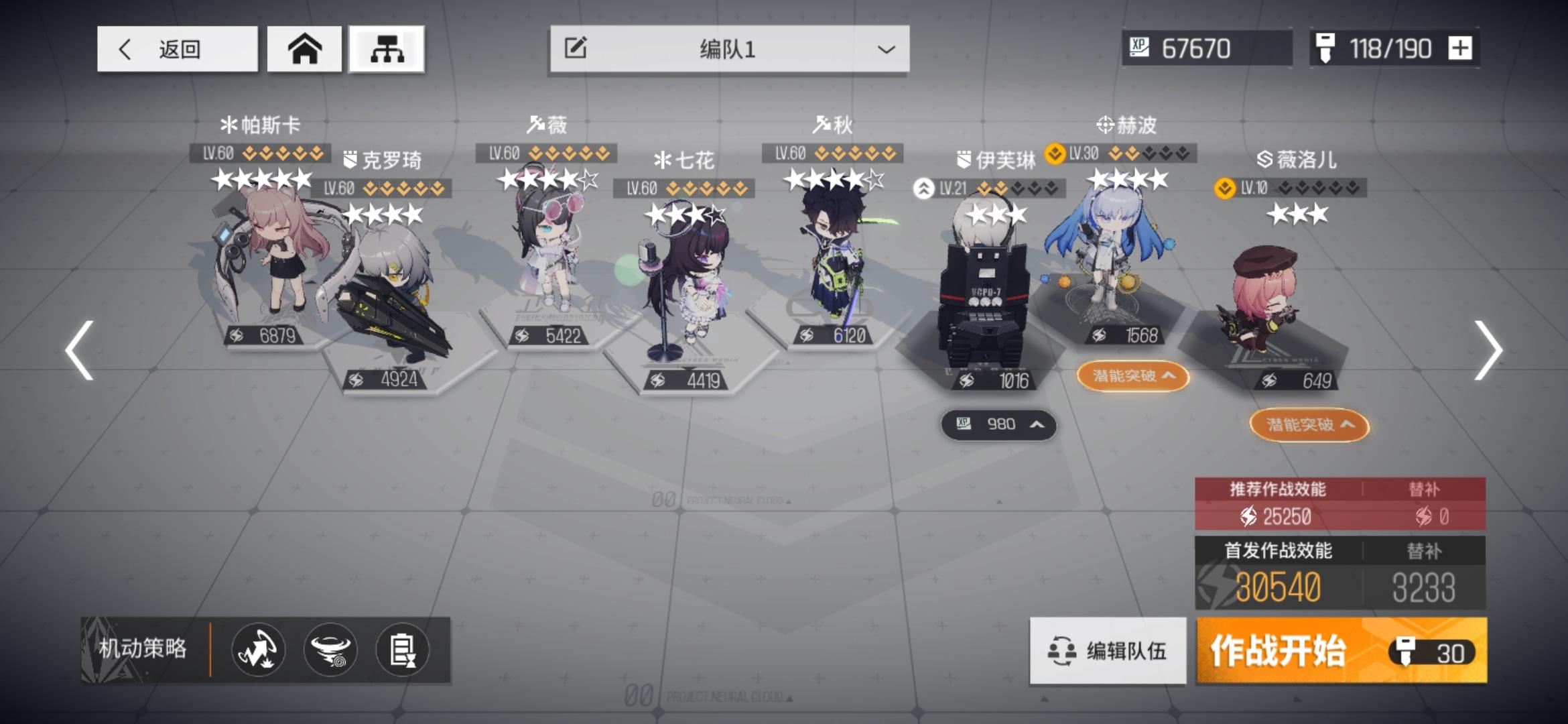Image resolution: width=1568 pixels, height=724 pixels.
Task: Select the formation chart icon beside home
Action: tap(387, 50)
